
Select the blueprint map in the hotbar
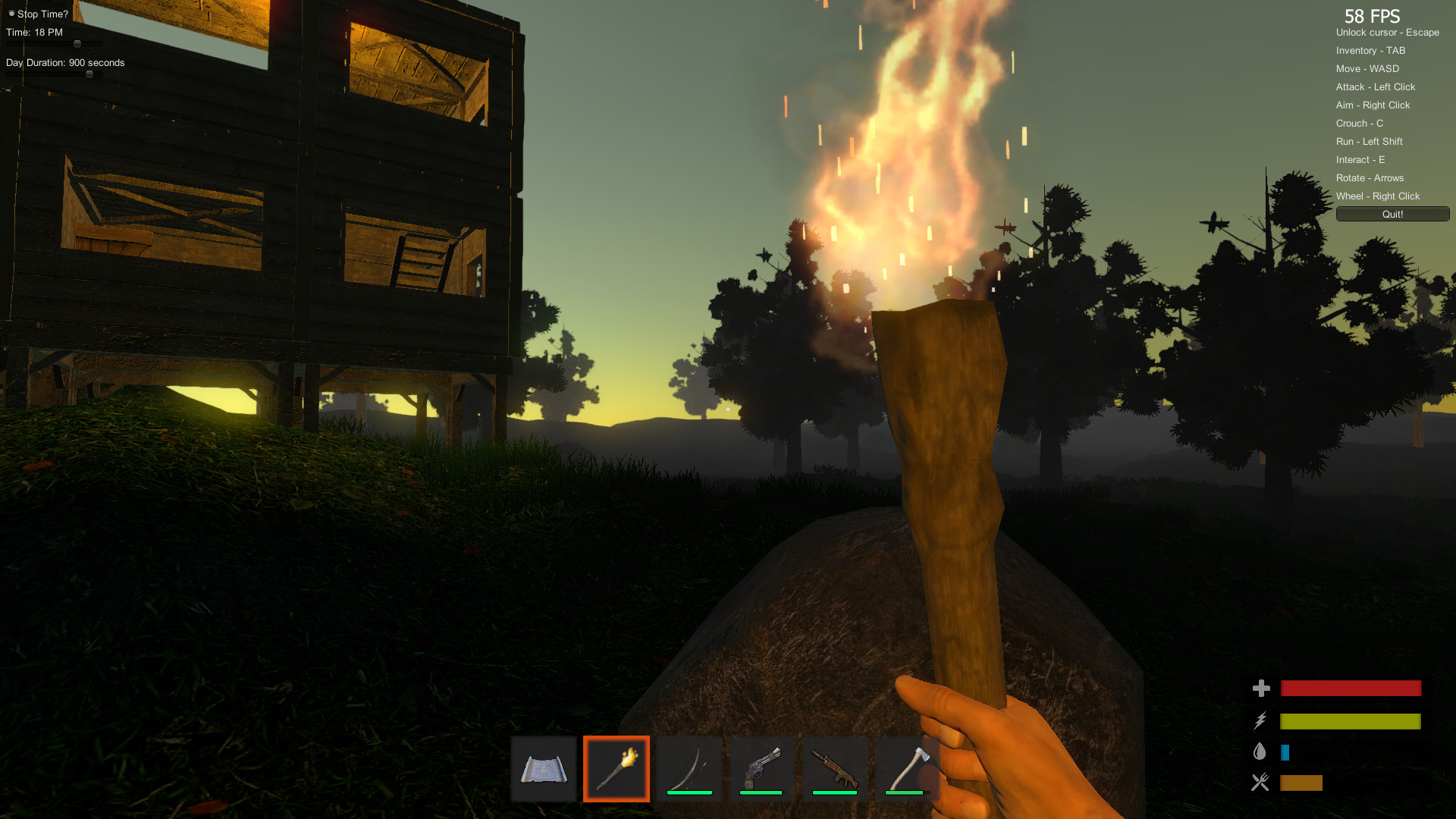(x=543, y=768)
